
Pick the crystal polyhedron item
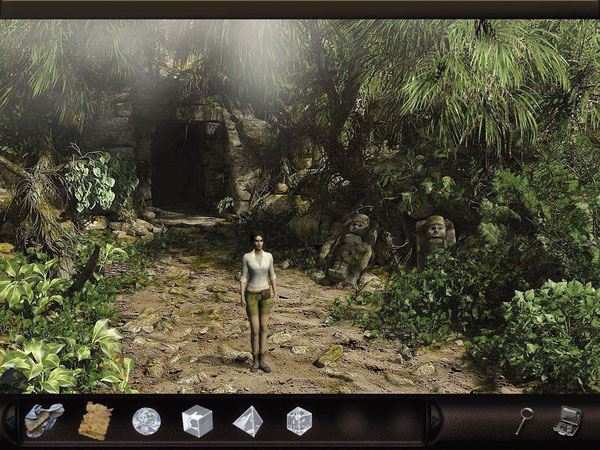tap(299, 421)
